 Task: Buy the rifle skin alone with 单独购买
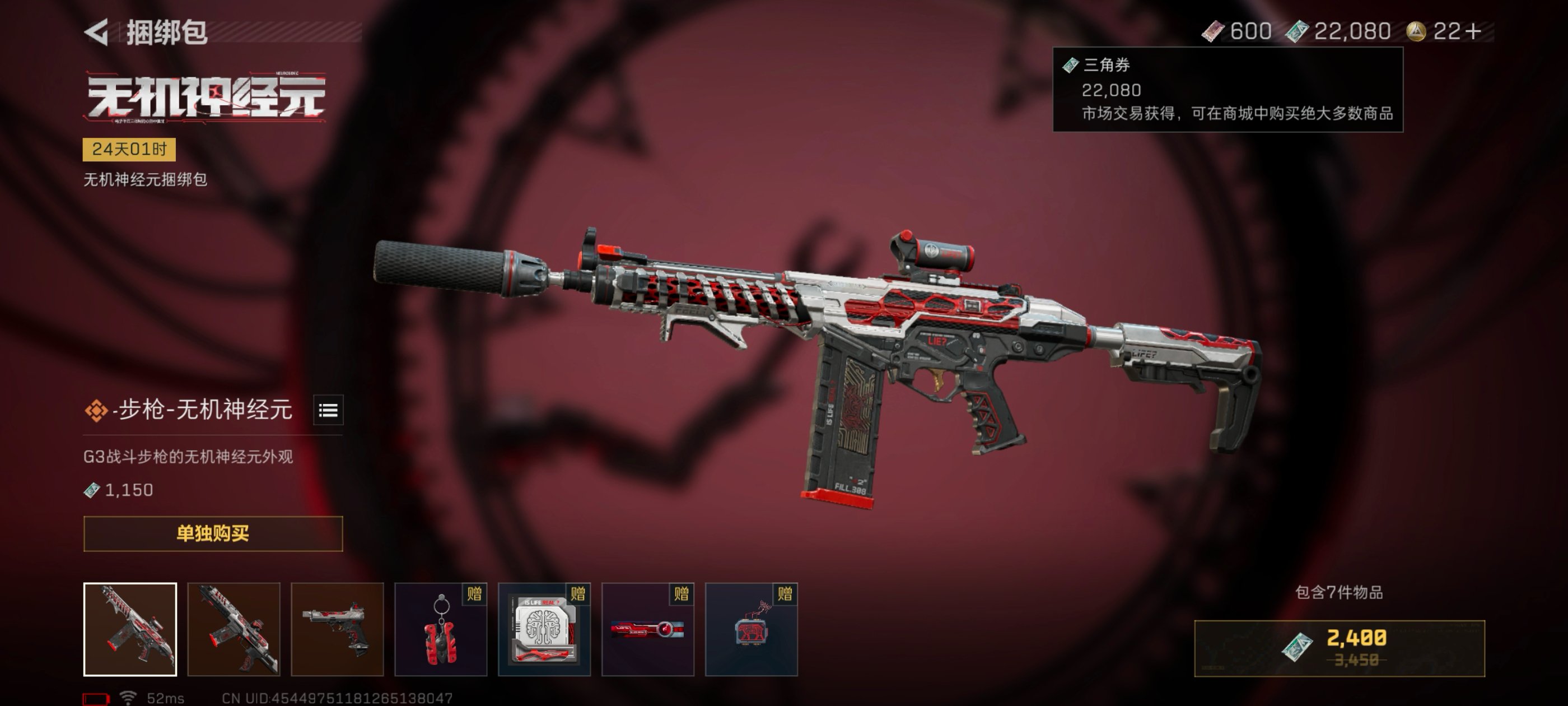(213, 533)
